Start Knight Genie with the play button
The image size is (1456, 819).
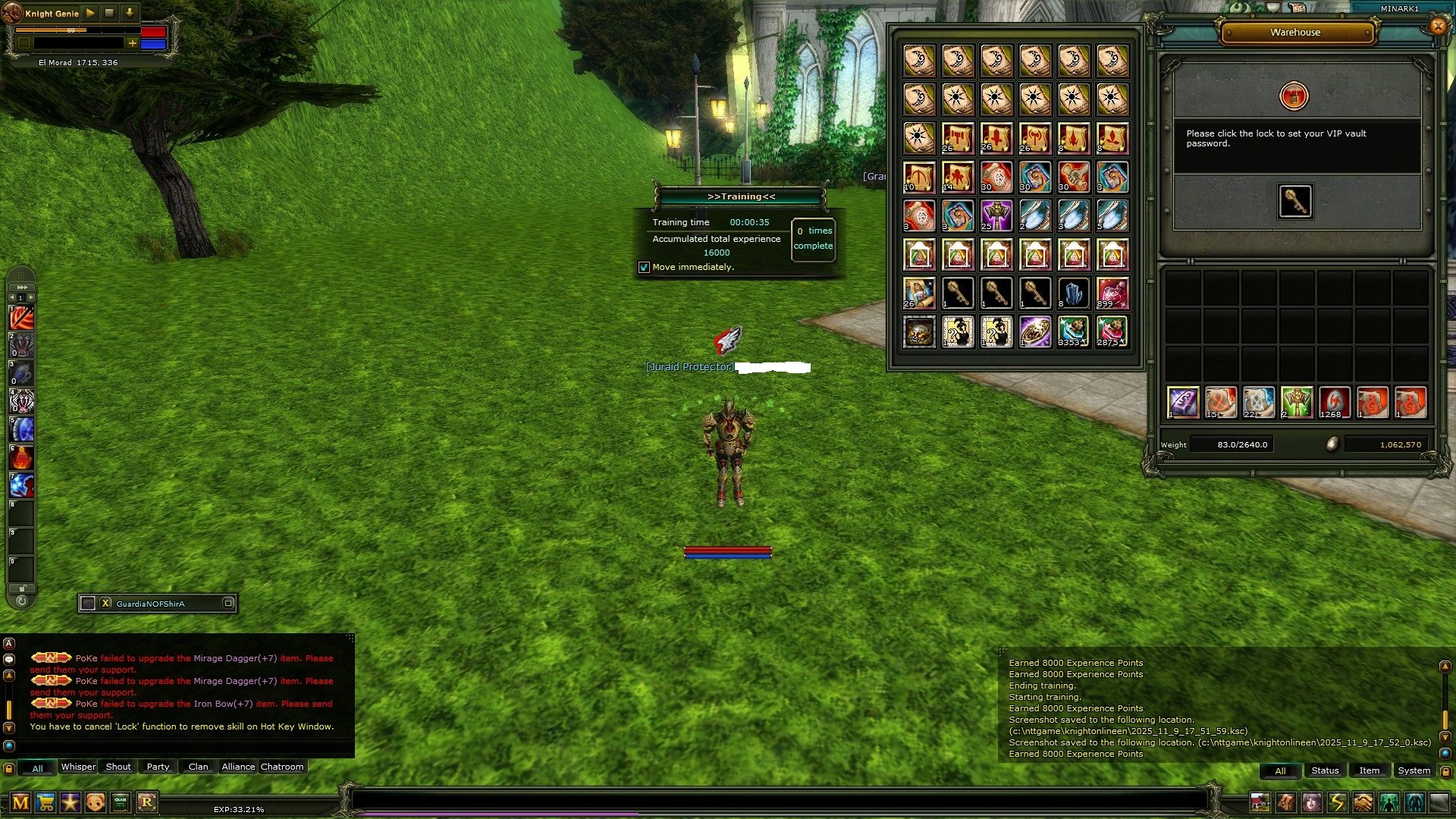[x=90, y=13]
